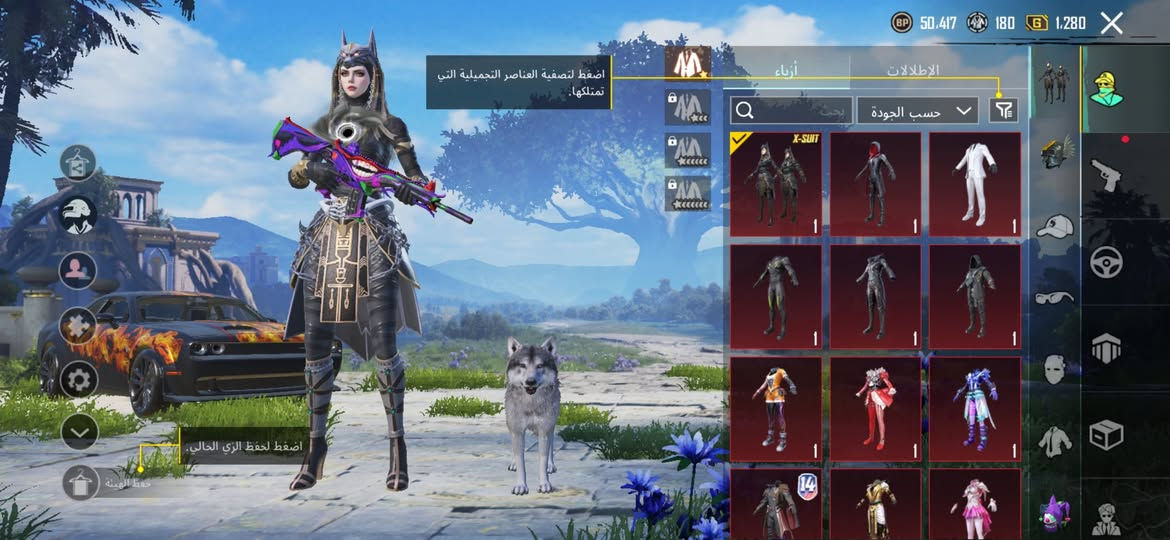
Task: Open the puzzle piece icon
Action: coord(78,324)
